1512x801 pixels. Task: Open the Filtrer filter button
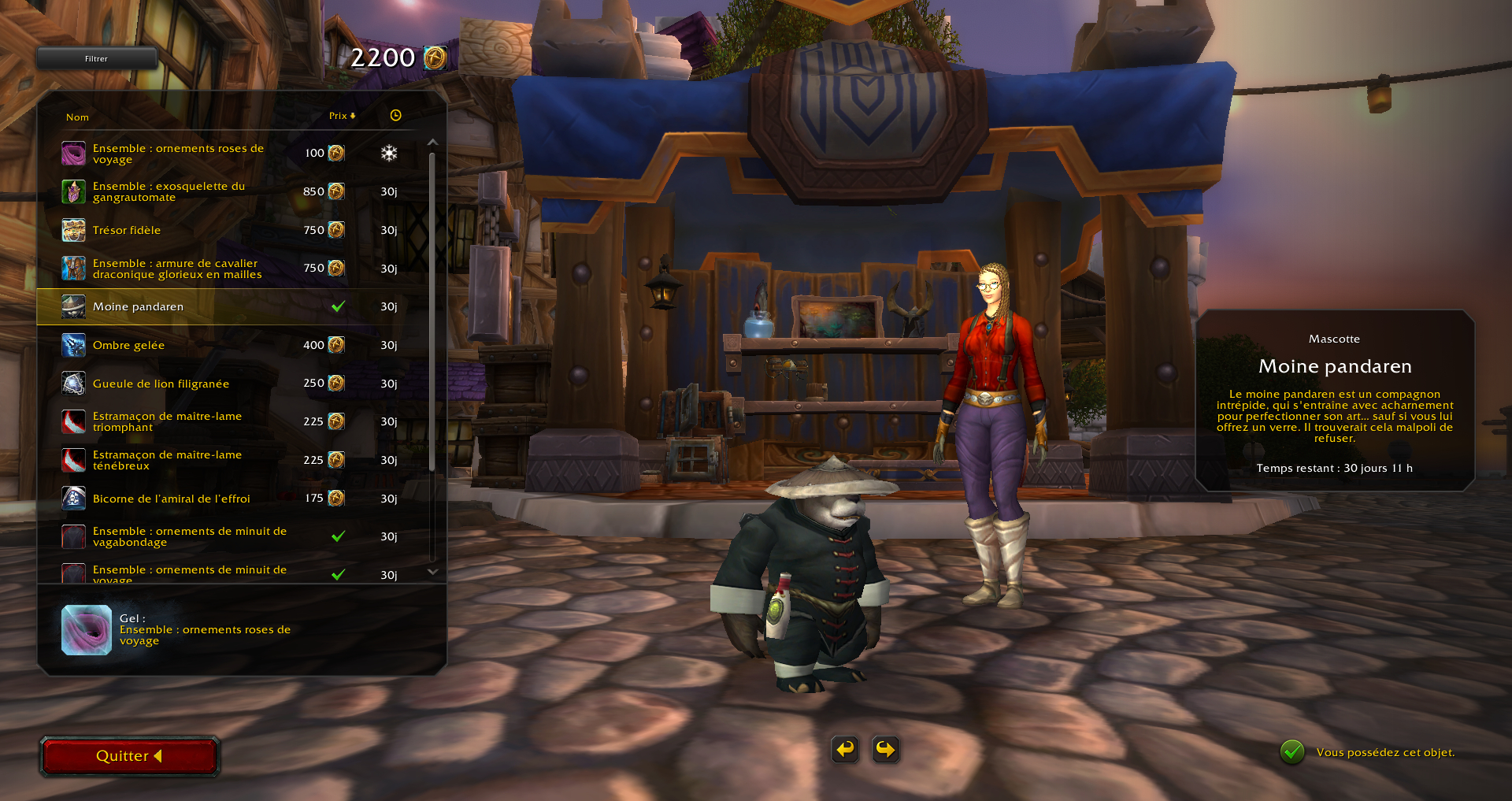click(x=96, y=58)
